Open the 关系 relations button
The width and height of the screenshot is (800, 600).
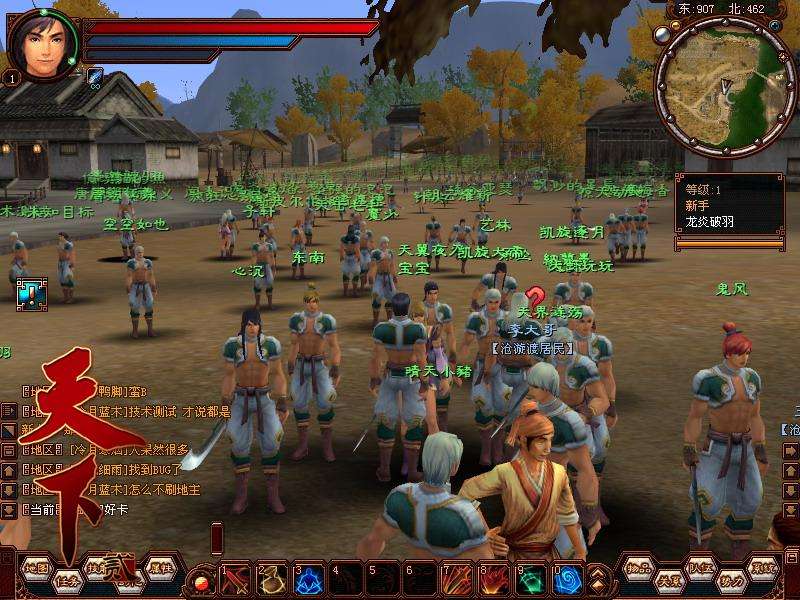[670, 580]
